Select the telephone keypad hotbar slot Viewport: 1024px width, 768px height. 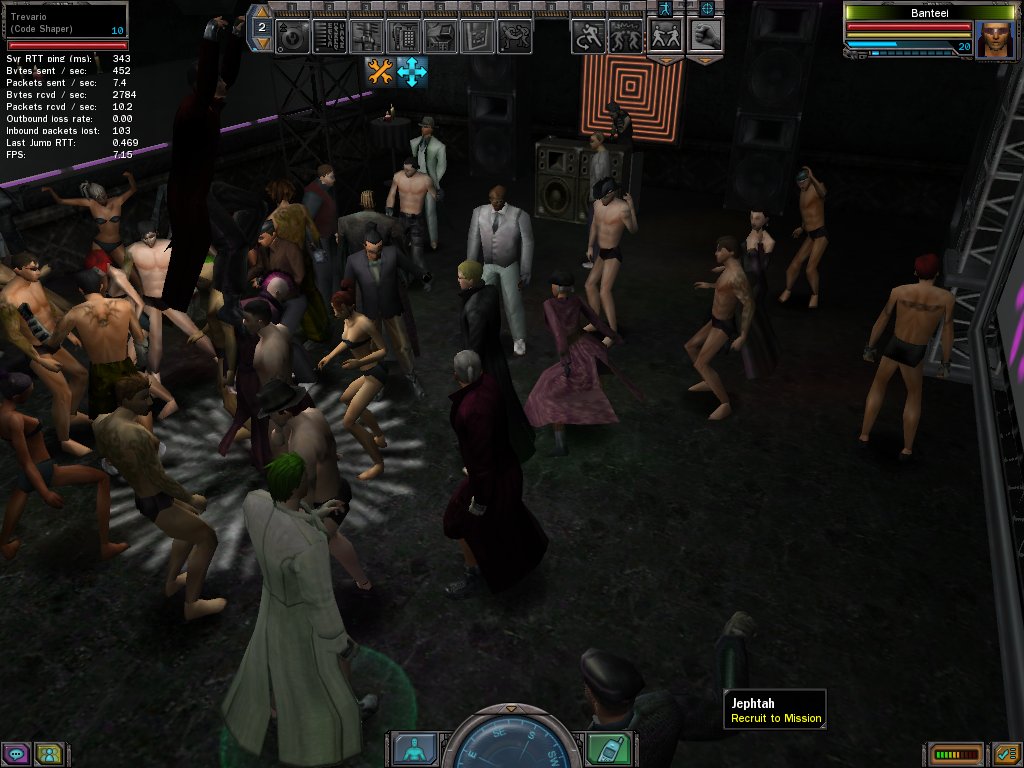tap(403, 36)
